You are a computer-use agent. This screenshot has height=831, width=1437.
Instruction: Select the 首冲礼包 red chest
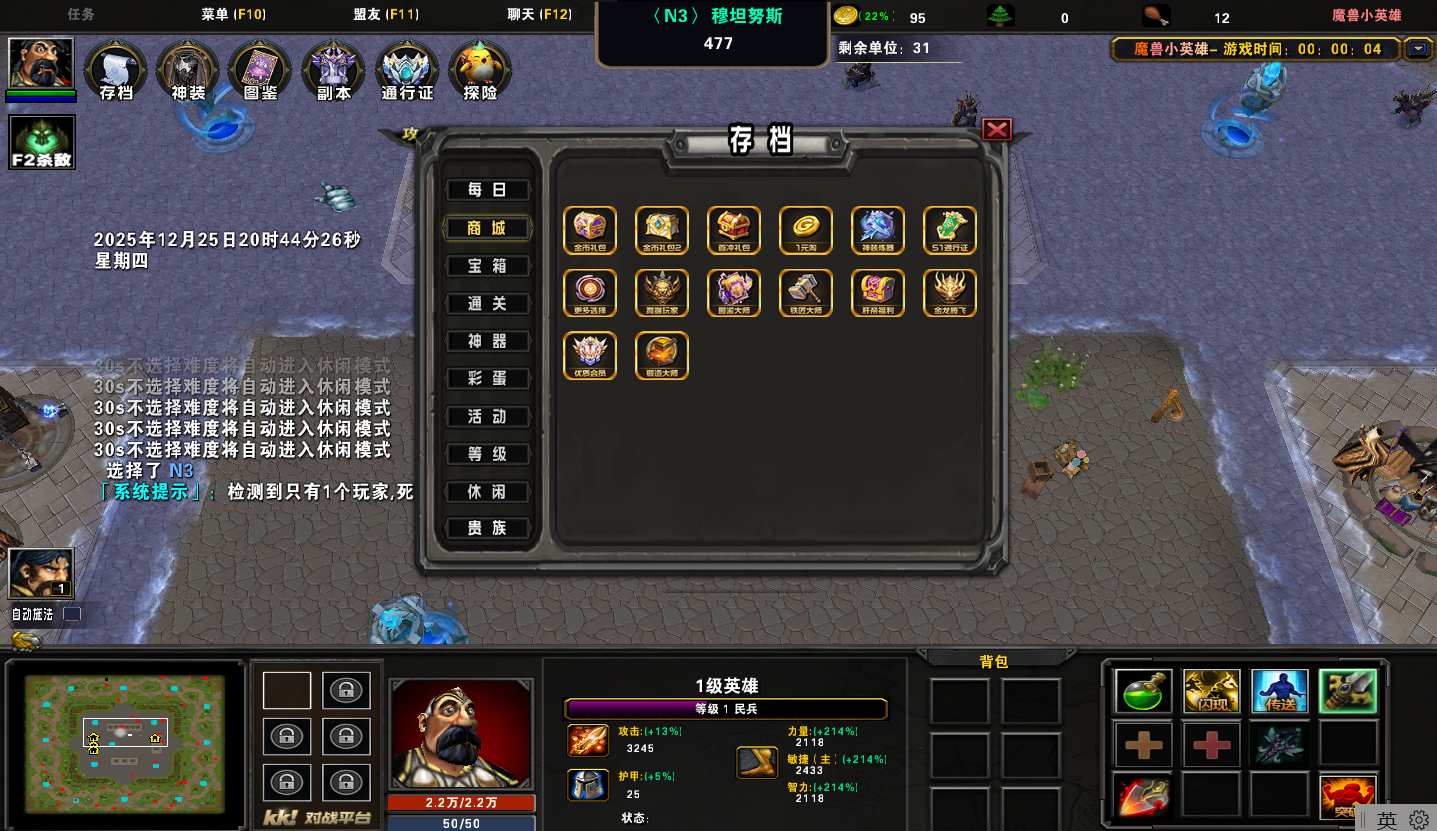(734, 230)
